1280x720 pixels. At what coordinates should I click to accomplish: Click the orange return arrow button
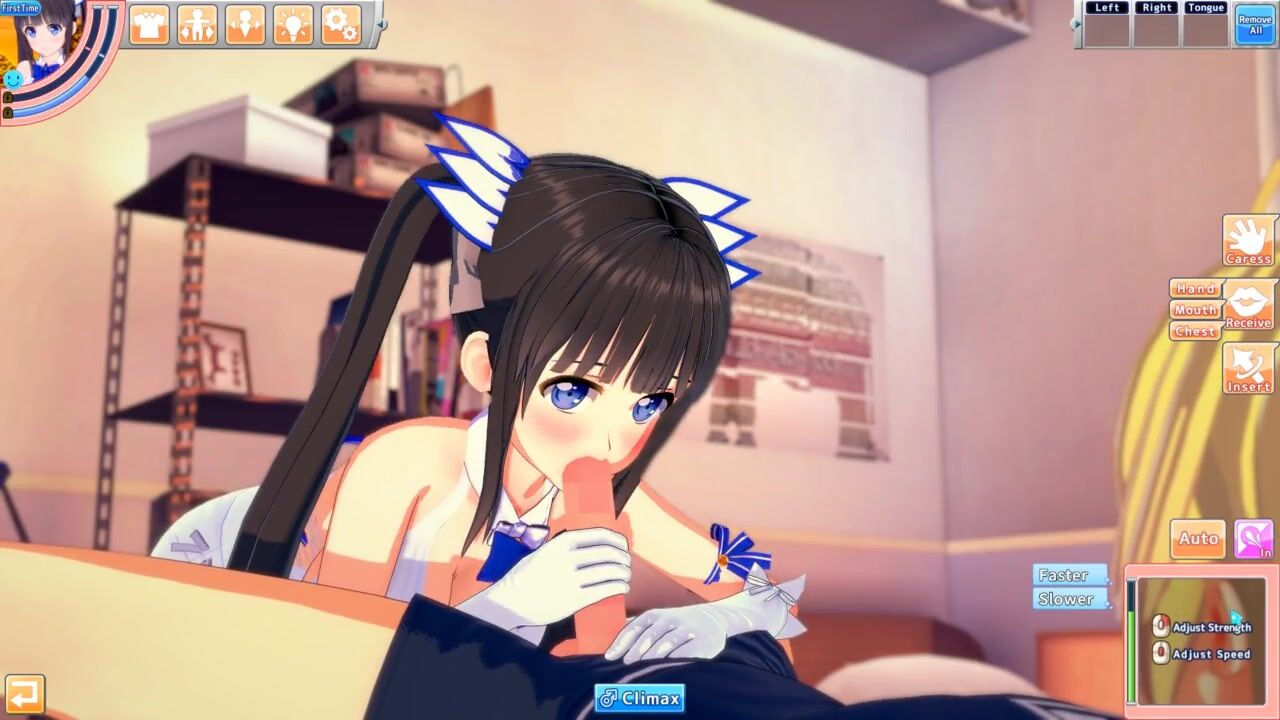24,693
